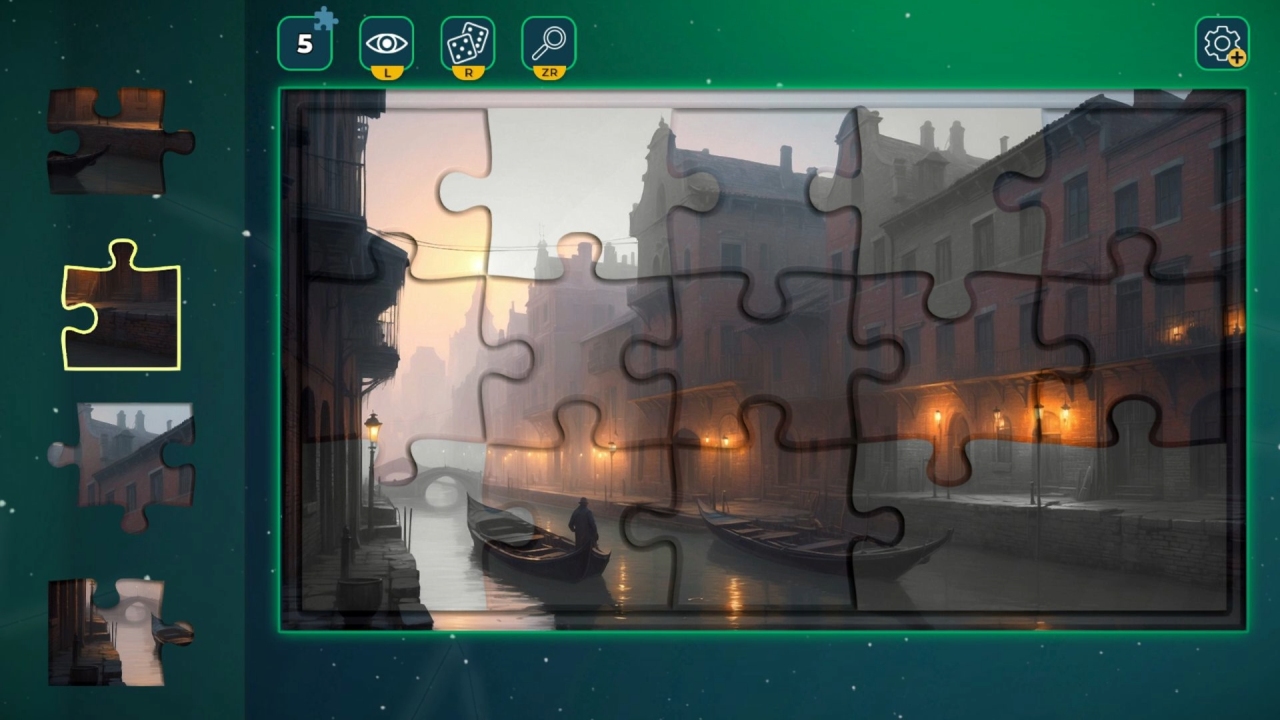Toggle the preview overlay of the finished picture

[x=386, y=41]
